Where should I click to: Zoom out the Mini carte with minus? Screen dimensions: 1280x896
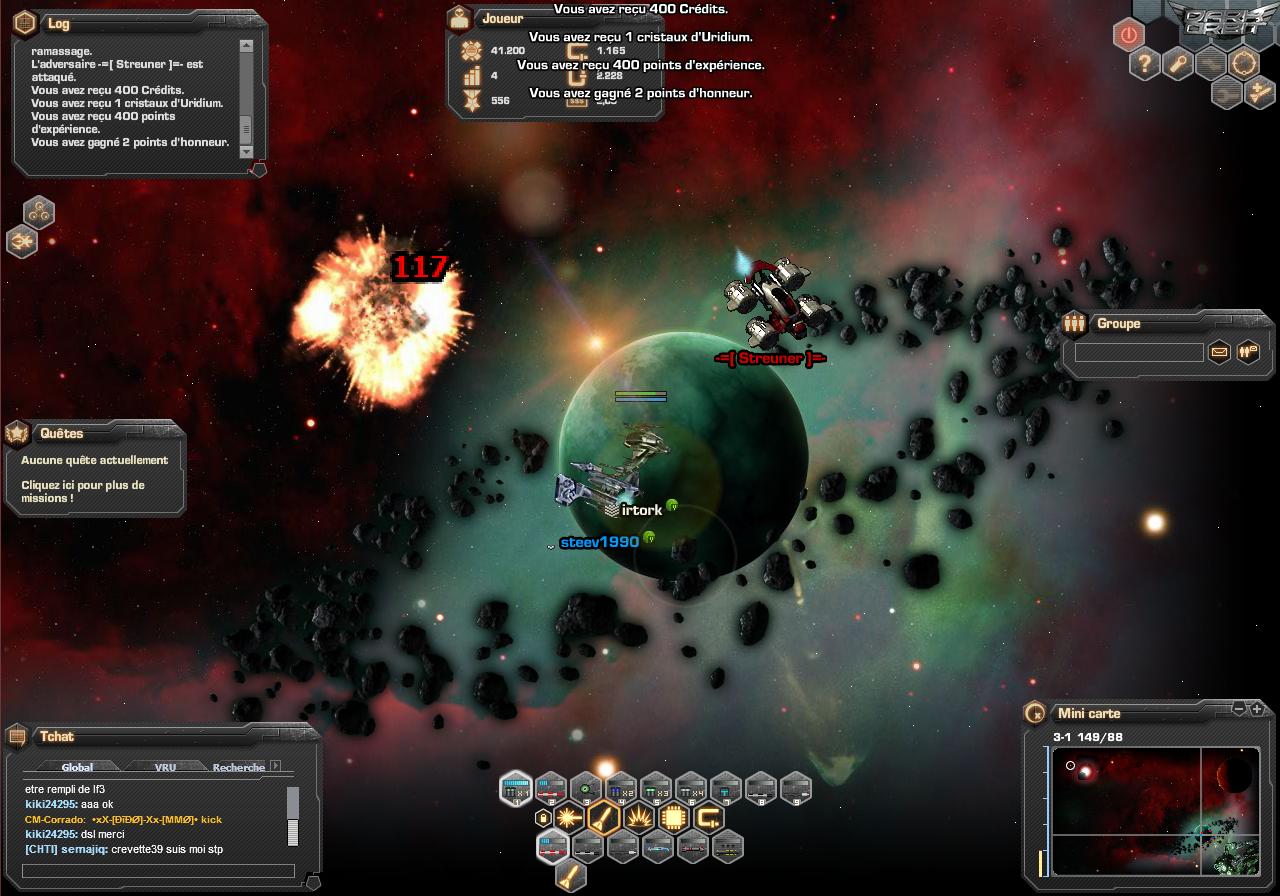coord(1240,709)
